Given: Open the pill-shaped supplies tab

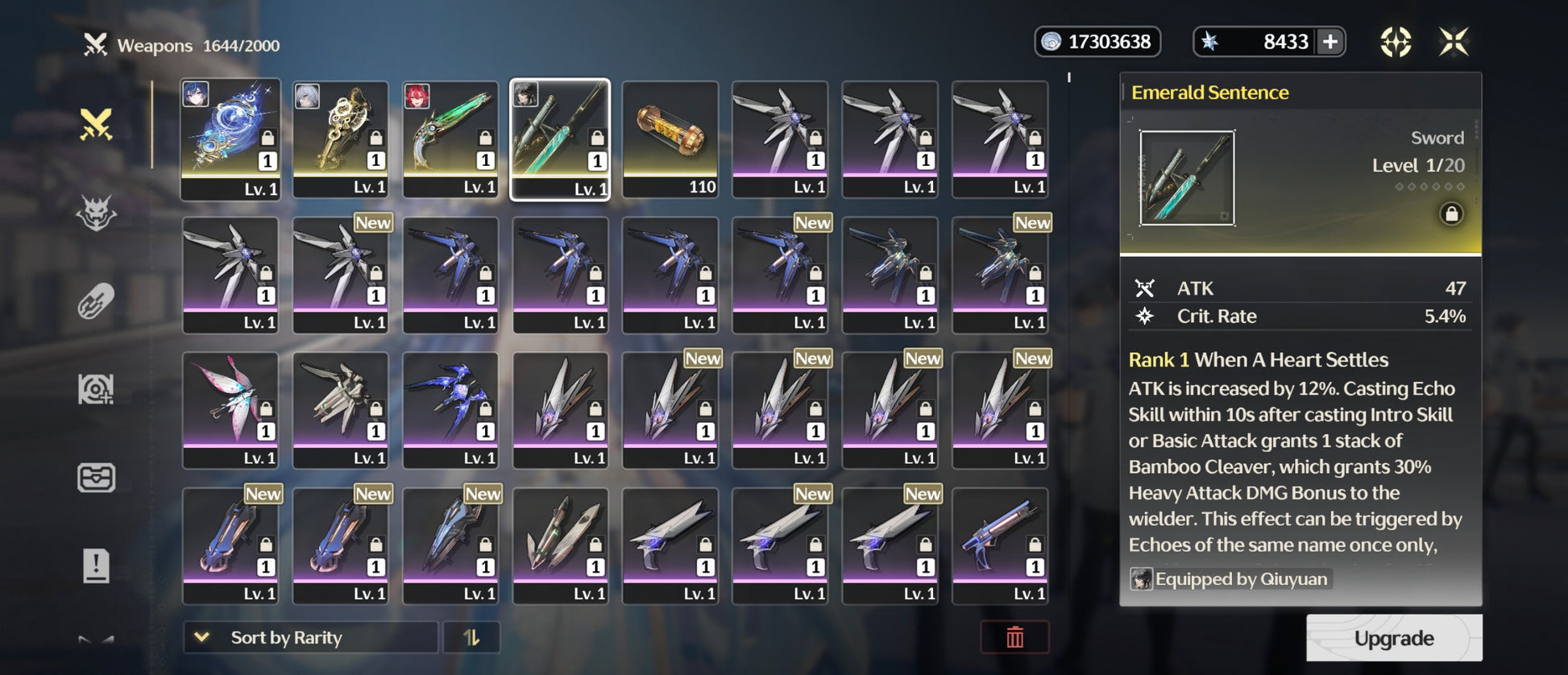Looking at the screenshot, I should (96, 302).
